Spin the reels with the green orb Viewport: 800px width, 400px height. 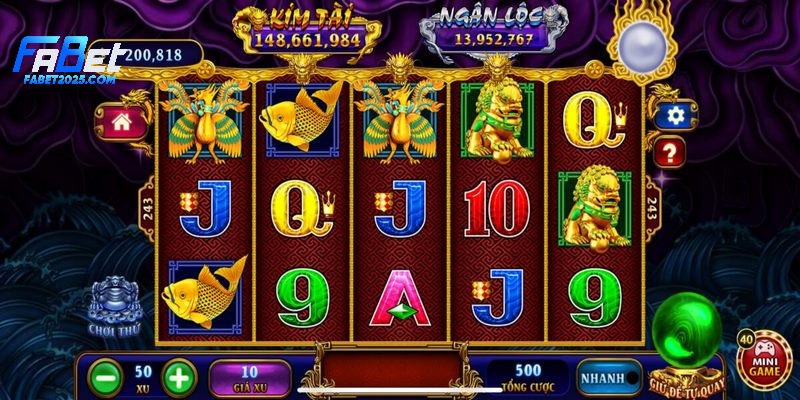pyautogui.click(x=685, y=336)
